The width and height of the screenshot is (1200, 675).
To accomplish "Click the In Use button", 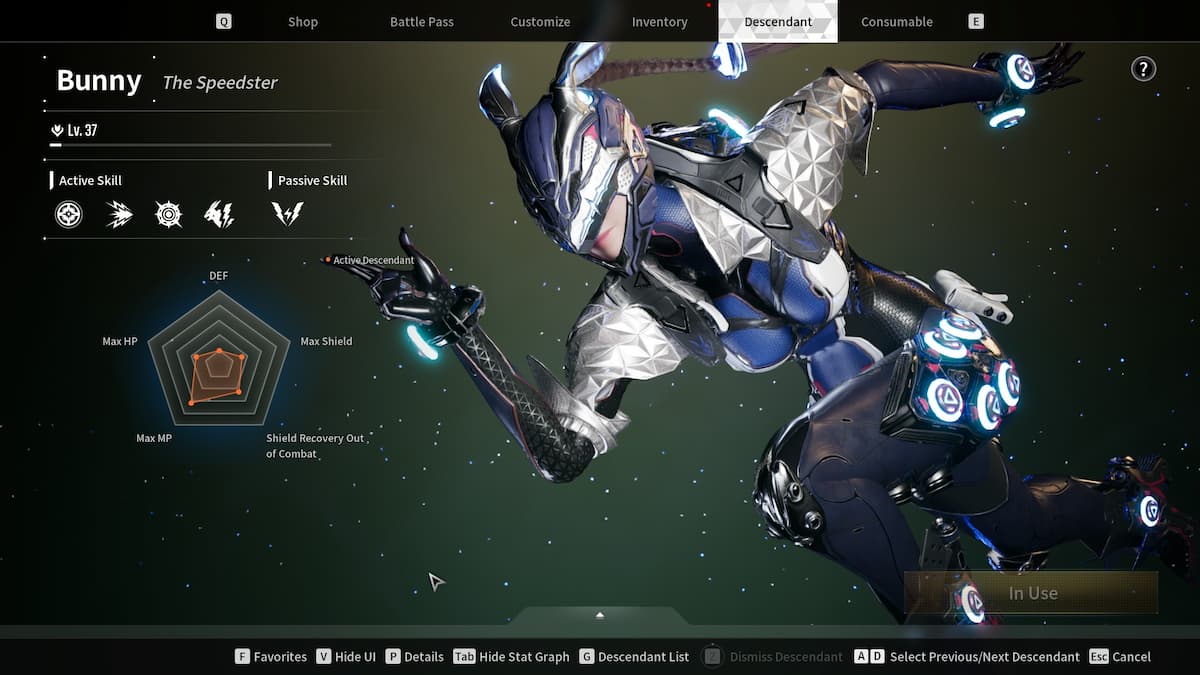I will coord(1032,593).
